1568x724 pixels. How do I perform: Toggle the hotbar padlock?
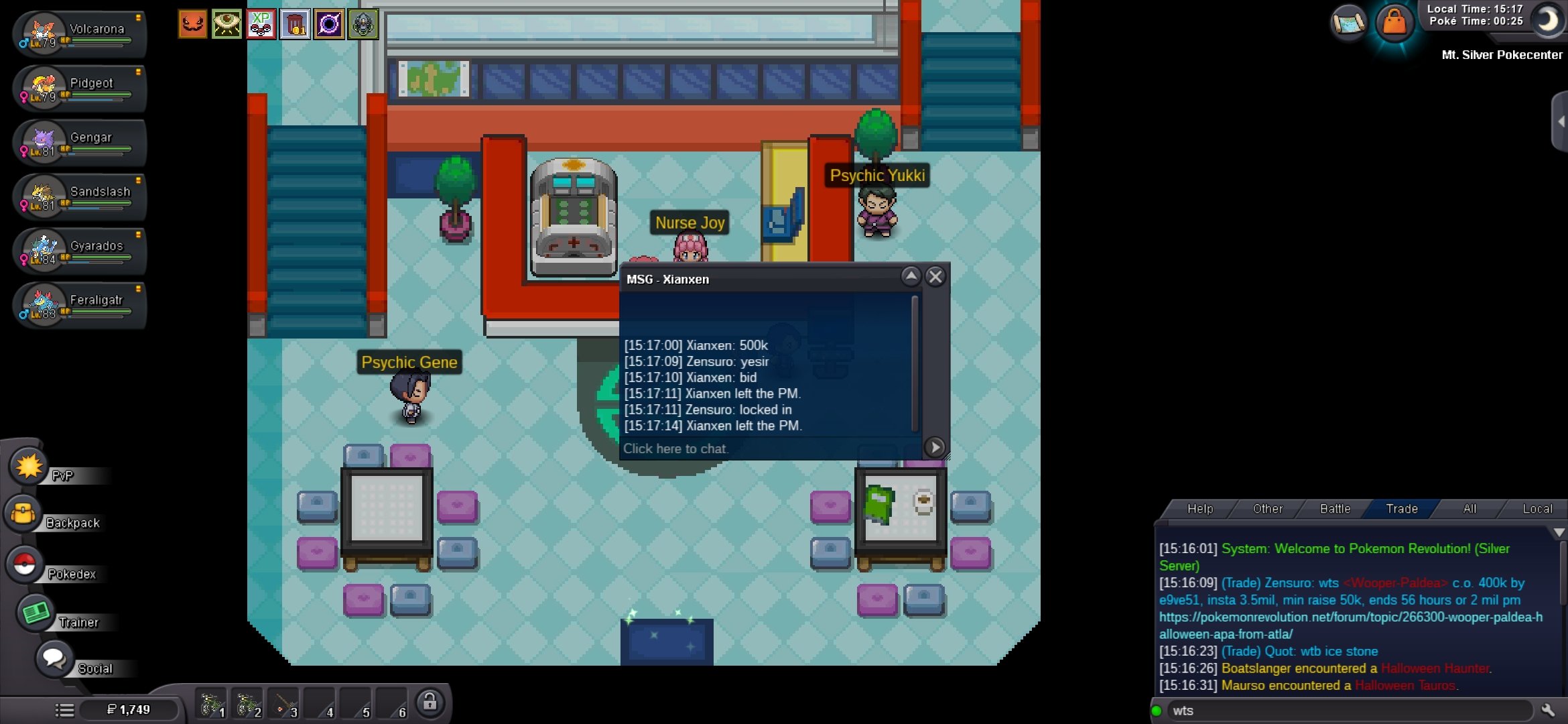pos(430,703)
